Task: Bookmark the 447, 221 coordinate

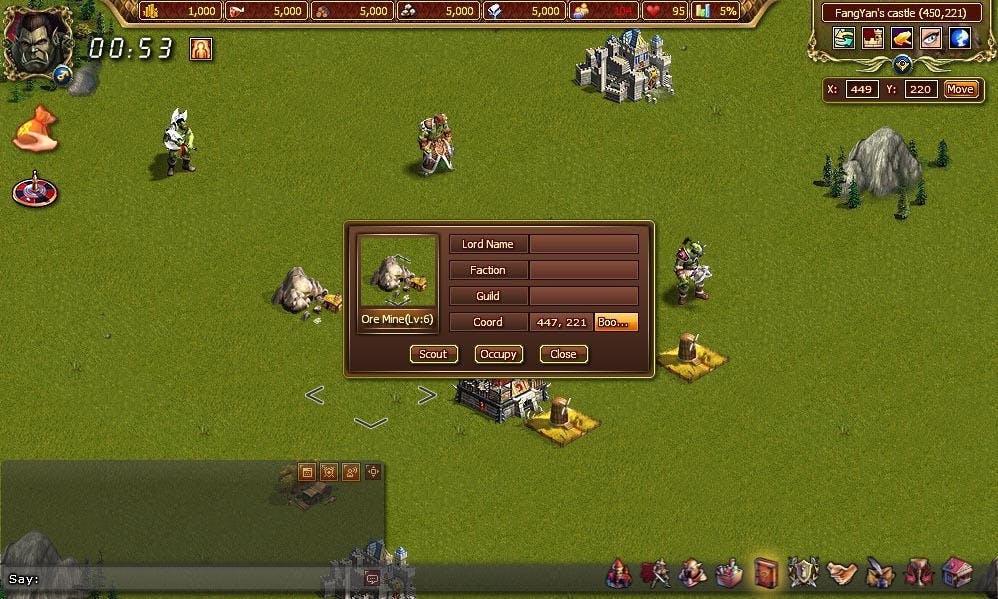Action: 616,322
